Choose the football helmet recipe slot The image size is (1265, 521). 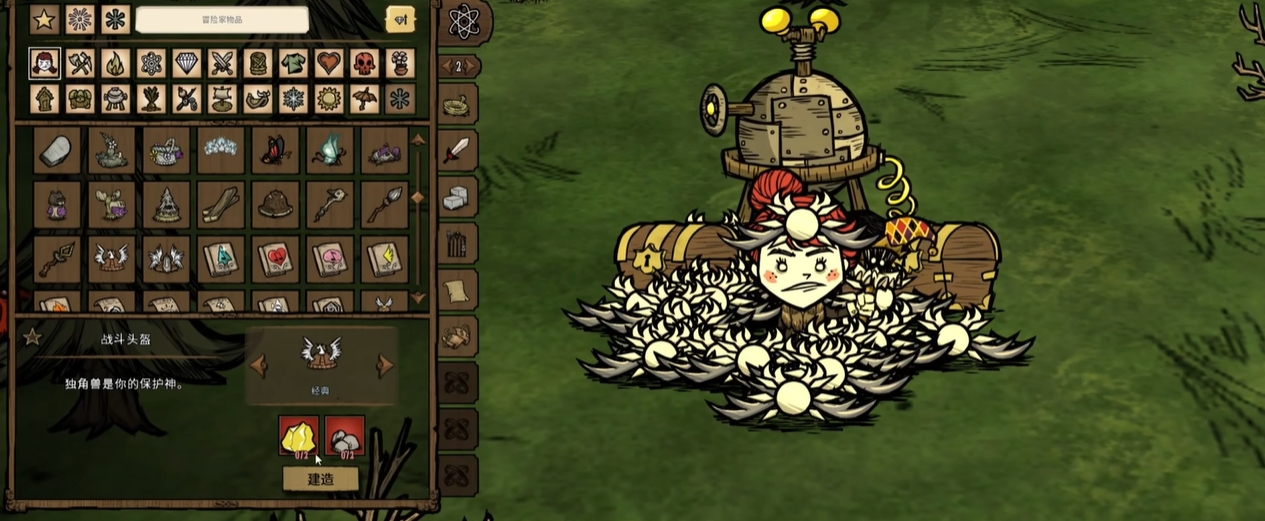[275, 204]
